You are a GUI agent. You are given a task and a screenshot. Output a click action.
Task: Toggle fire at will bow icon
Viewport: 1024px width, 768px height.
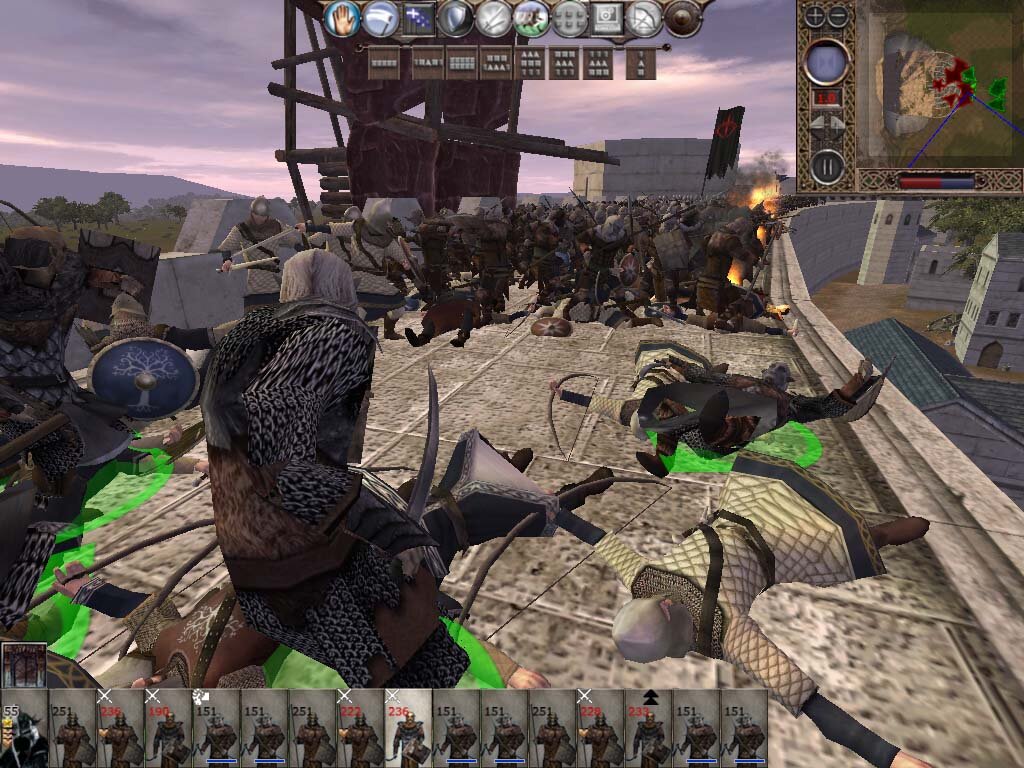(645, 19)
